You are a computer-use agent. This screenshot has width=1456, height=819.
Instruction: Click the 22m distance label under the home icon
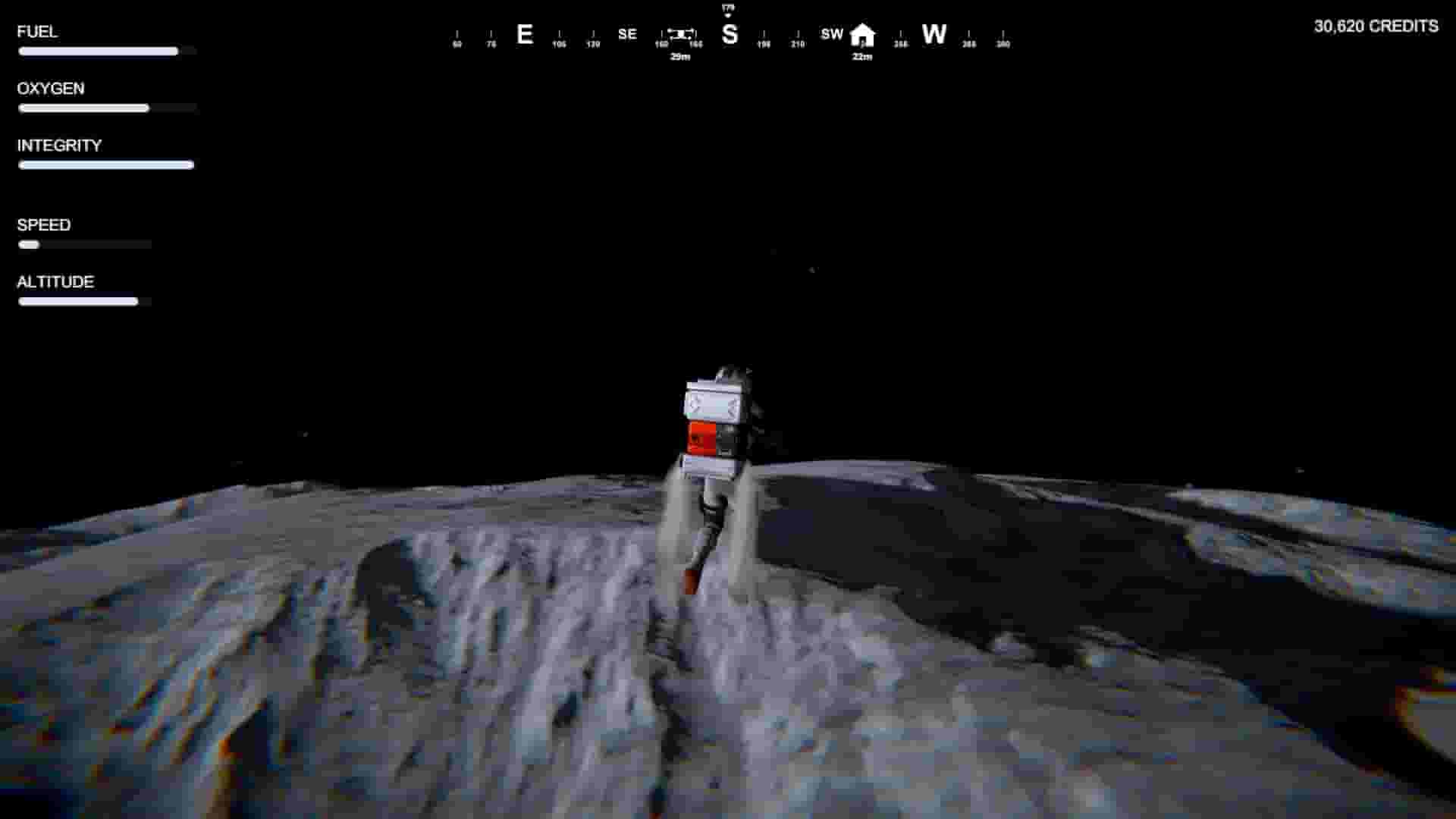(861, 56)
